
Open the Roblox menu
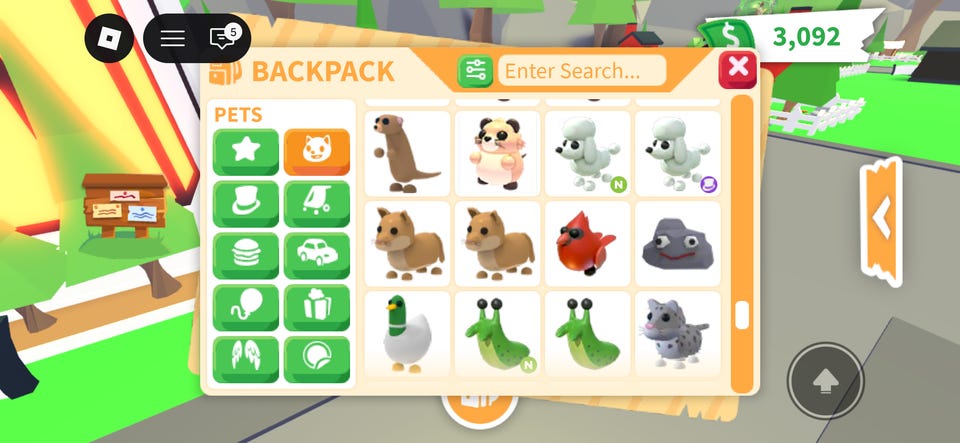pyautogui.click(x=109, y=39)
